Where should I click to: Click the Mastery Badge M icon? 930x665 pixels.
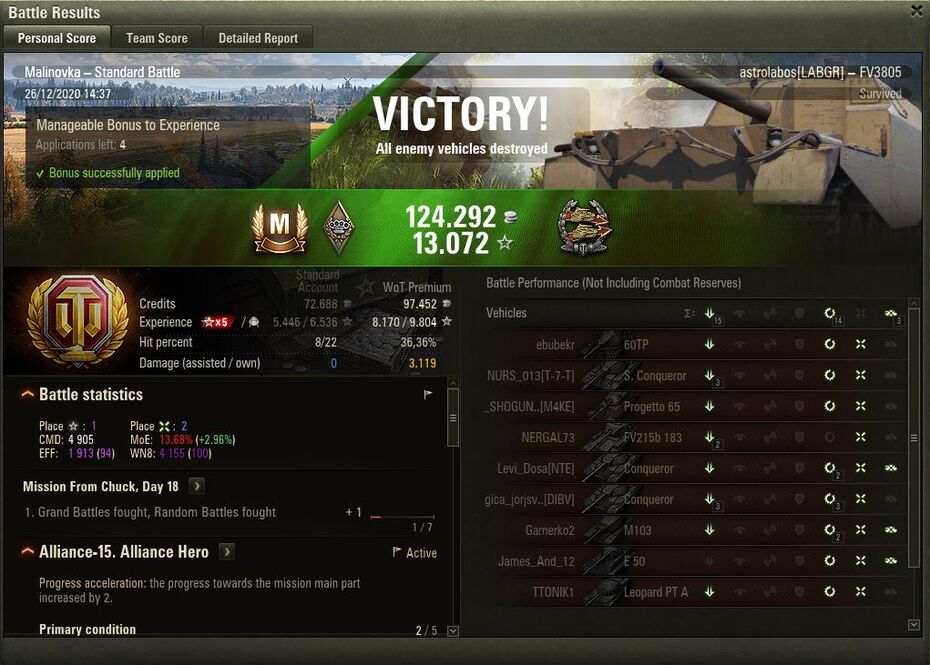tap(279, 227)
